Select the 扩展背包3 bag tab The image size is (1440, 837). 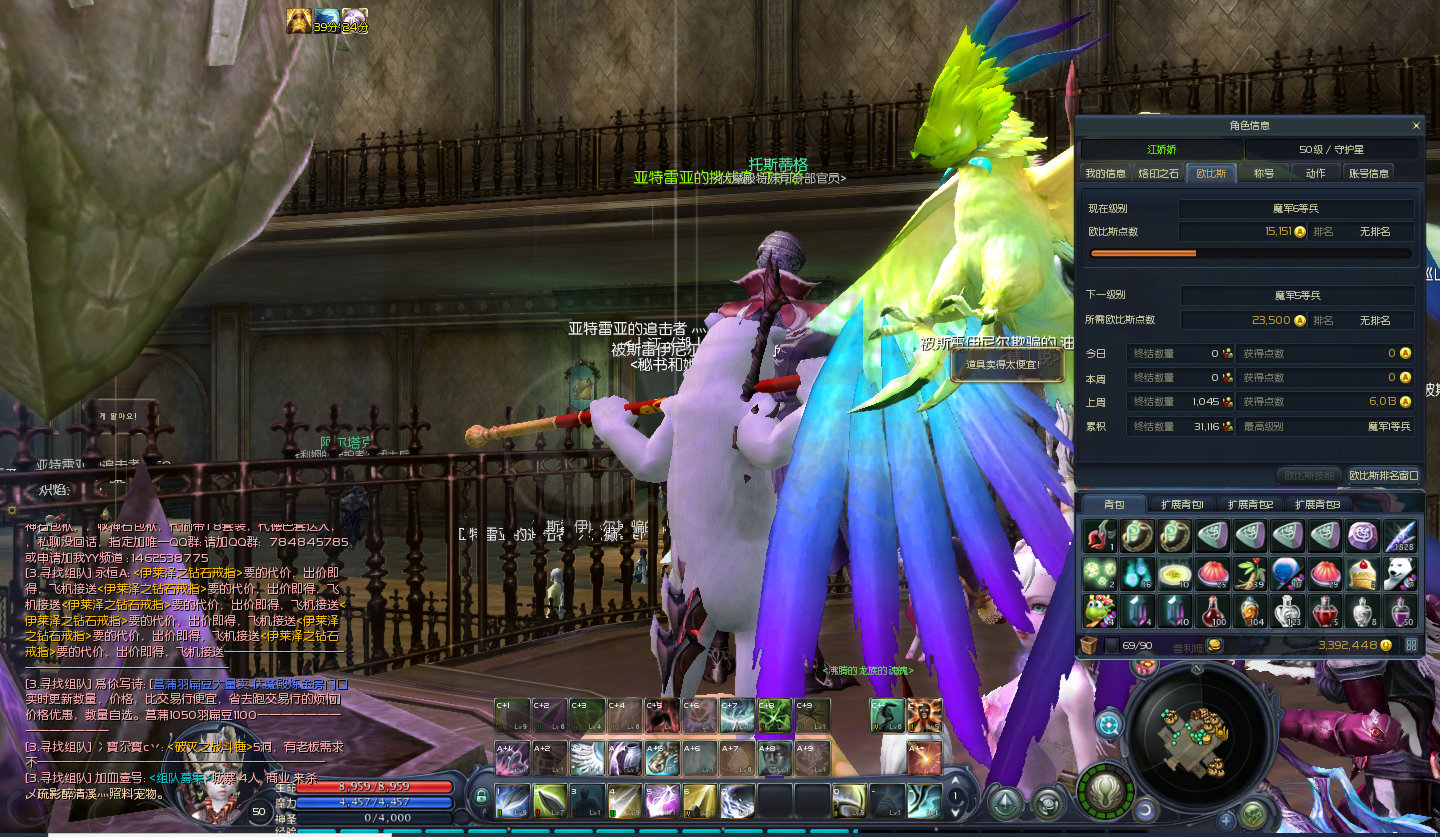pyautogui.click(x=1318, y=504)
